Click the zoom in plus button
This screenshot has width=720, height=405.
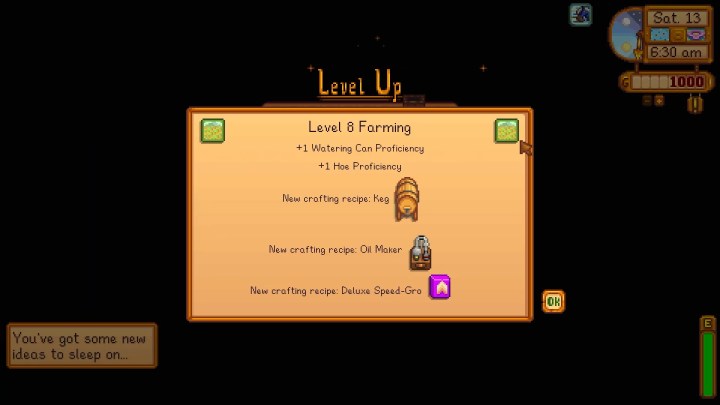pyautogui.click(x=658, y=100)
